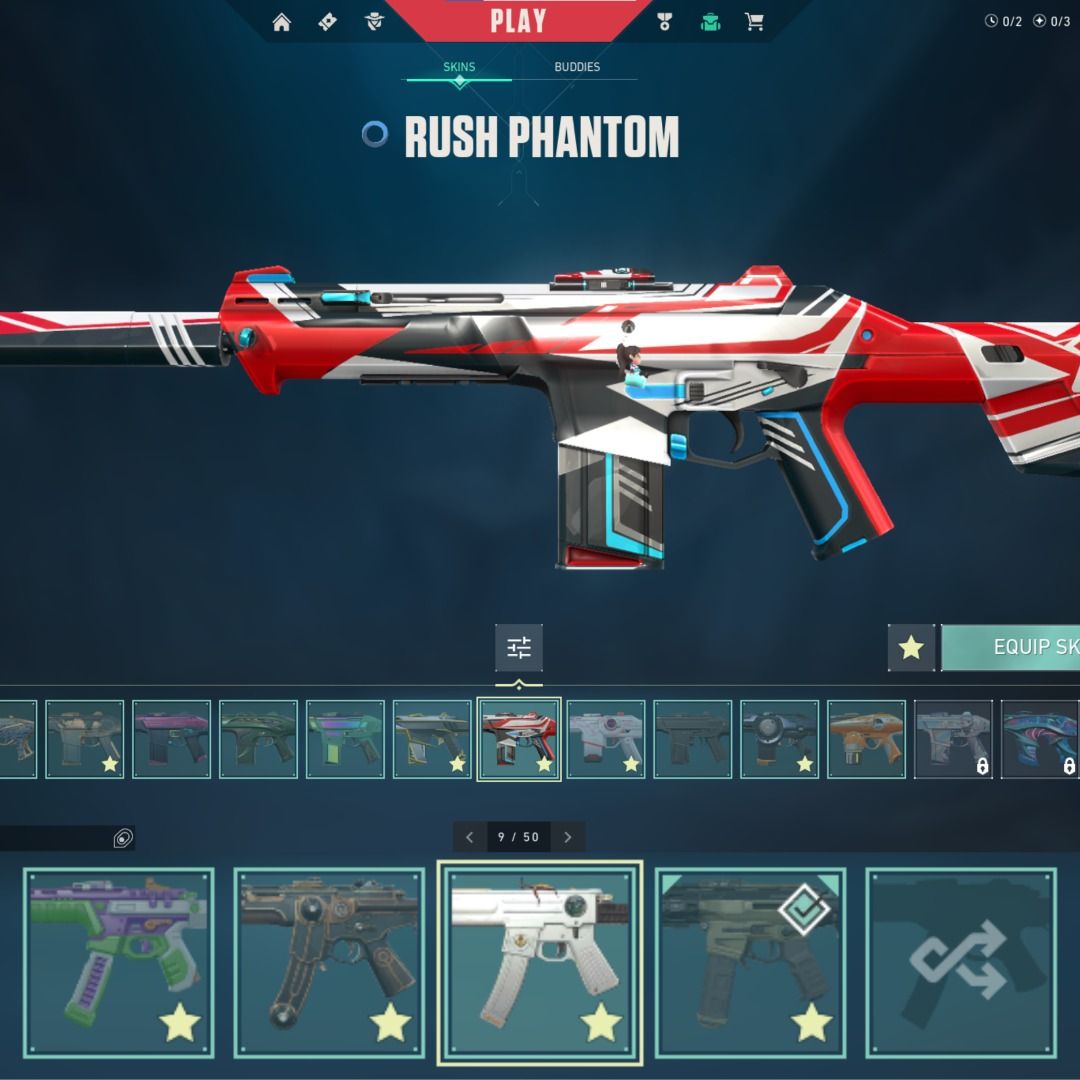Open the battlepass ticket icon
This screenshot has height=1080, width=1080.
[x=328, y=22]
